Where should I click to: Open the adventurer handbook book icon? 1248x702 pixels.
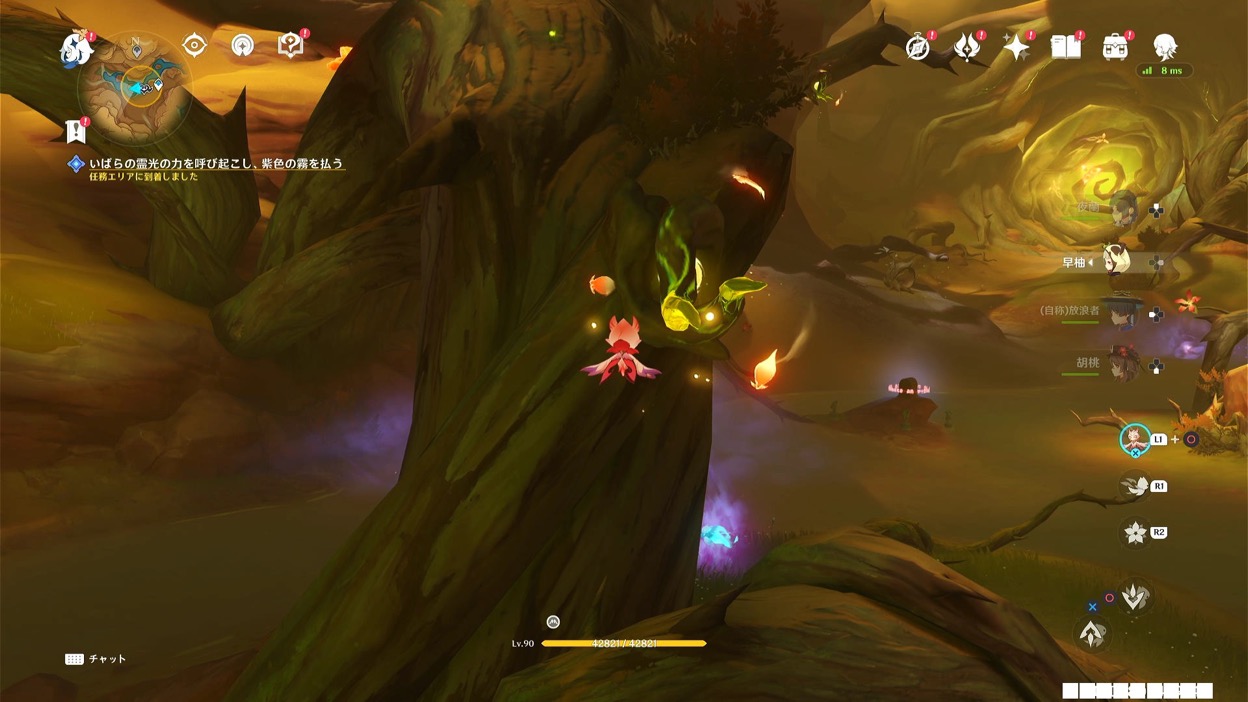(1066, 46)
